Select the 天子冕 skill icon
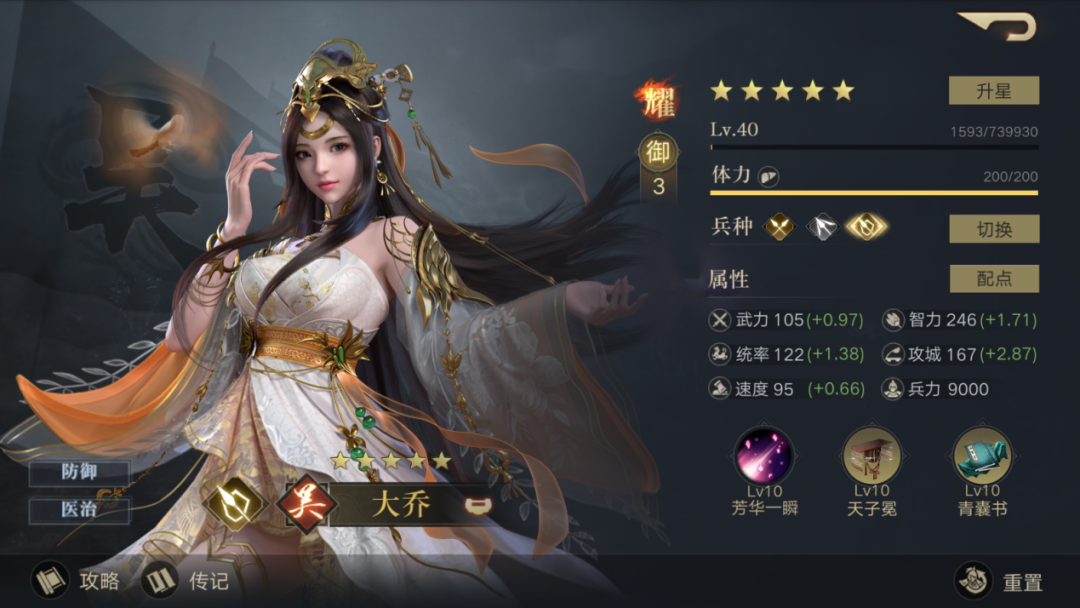 tap(872, 456)
